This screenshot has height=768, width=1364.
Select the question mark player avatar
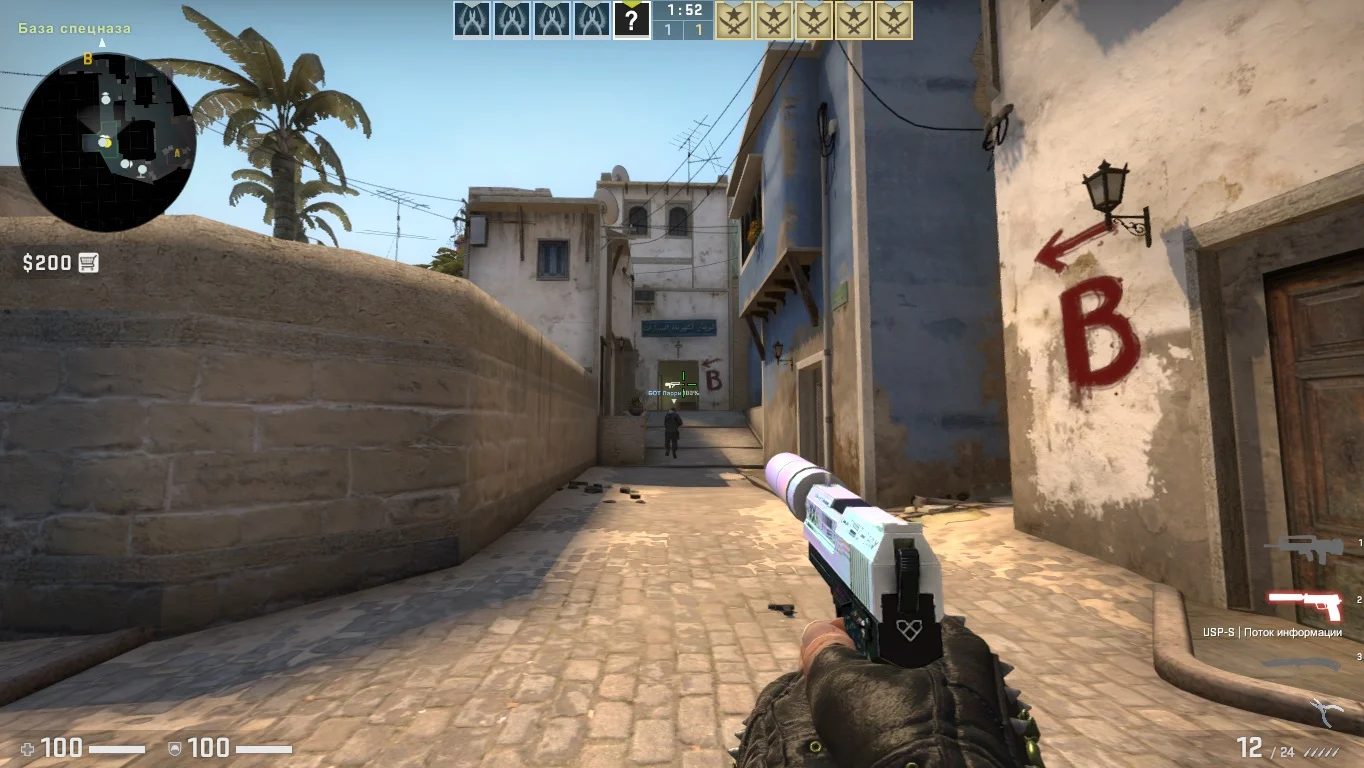click(631, 20)
